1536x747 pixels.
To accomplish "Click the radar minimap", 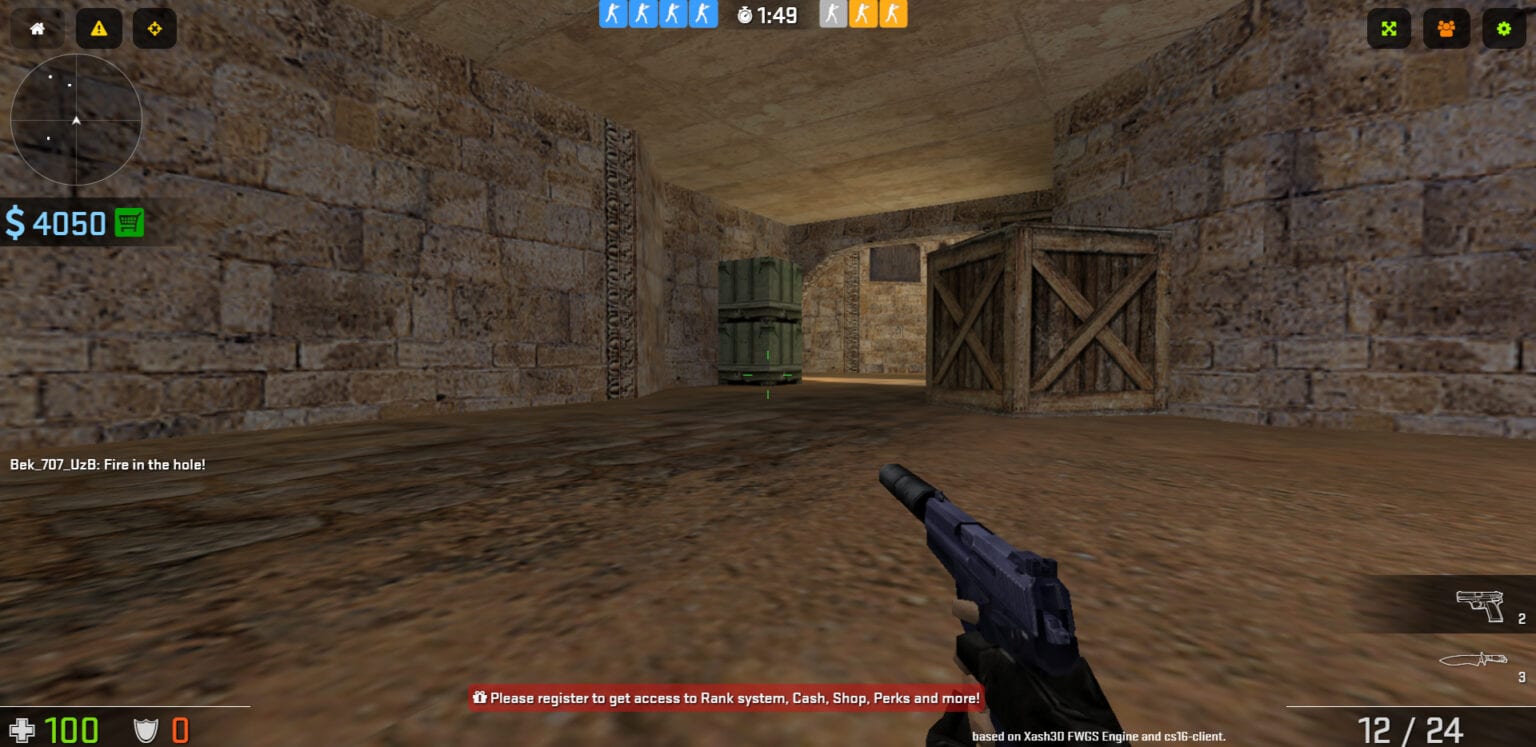I will click(76, 119).
